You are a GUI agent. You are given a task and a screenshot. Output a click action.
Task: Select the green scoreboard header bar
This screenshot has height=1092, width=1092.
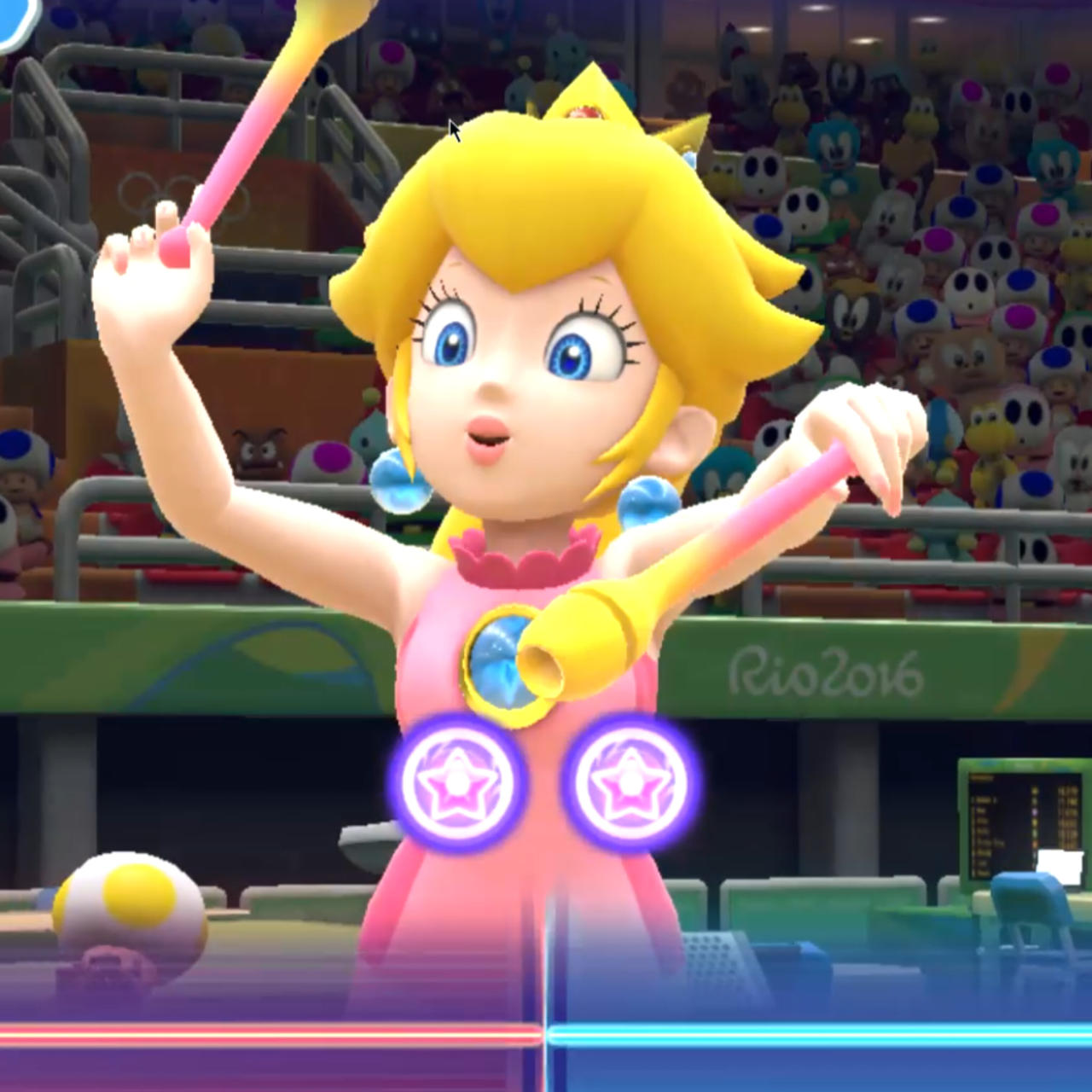point(1024,765)
